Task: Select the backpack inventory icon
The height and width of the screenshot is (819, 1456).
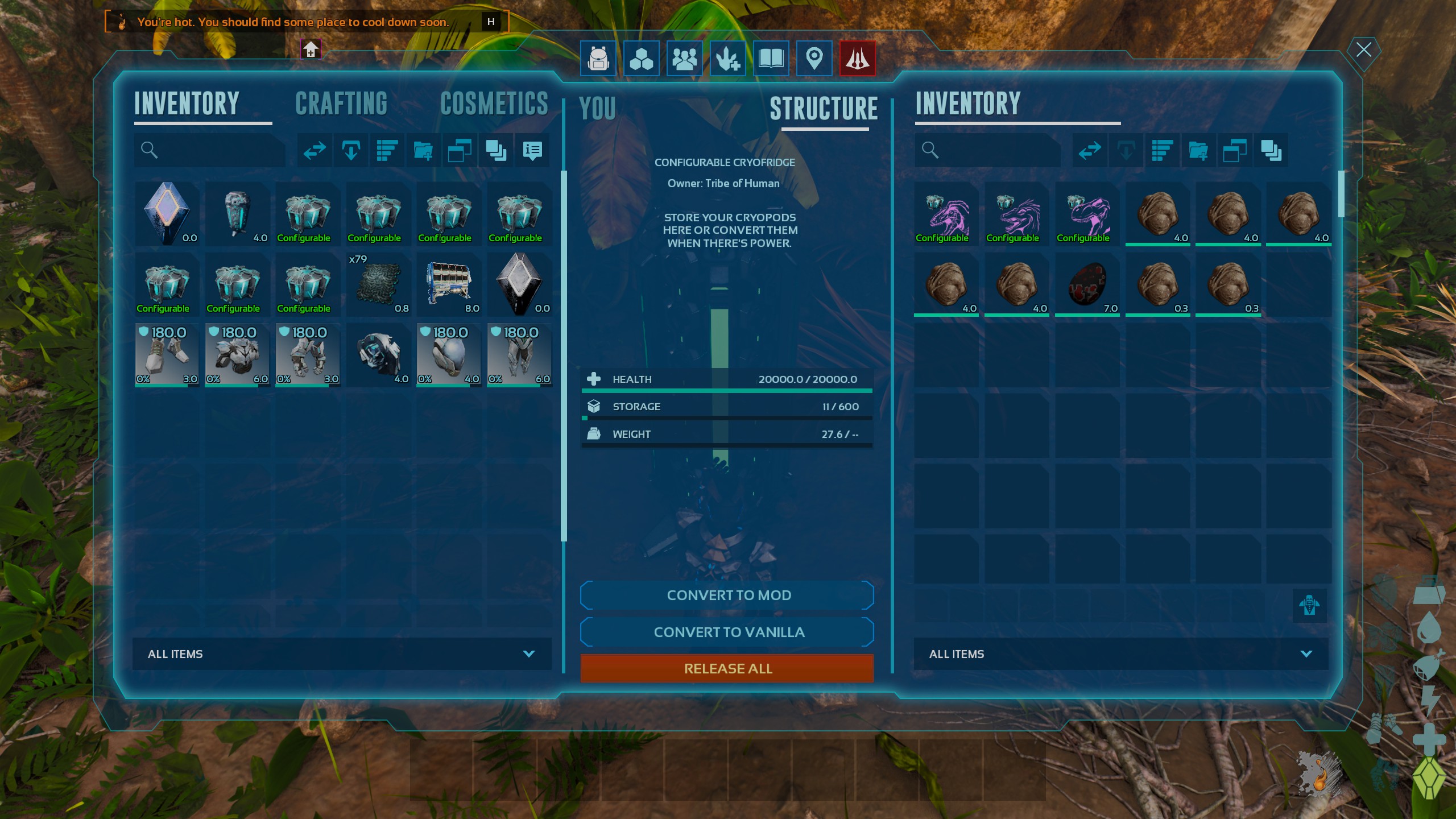Action: (596, 59)
